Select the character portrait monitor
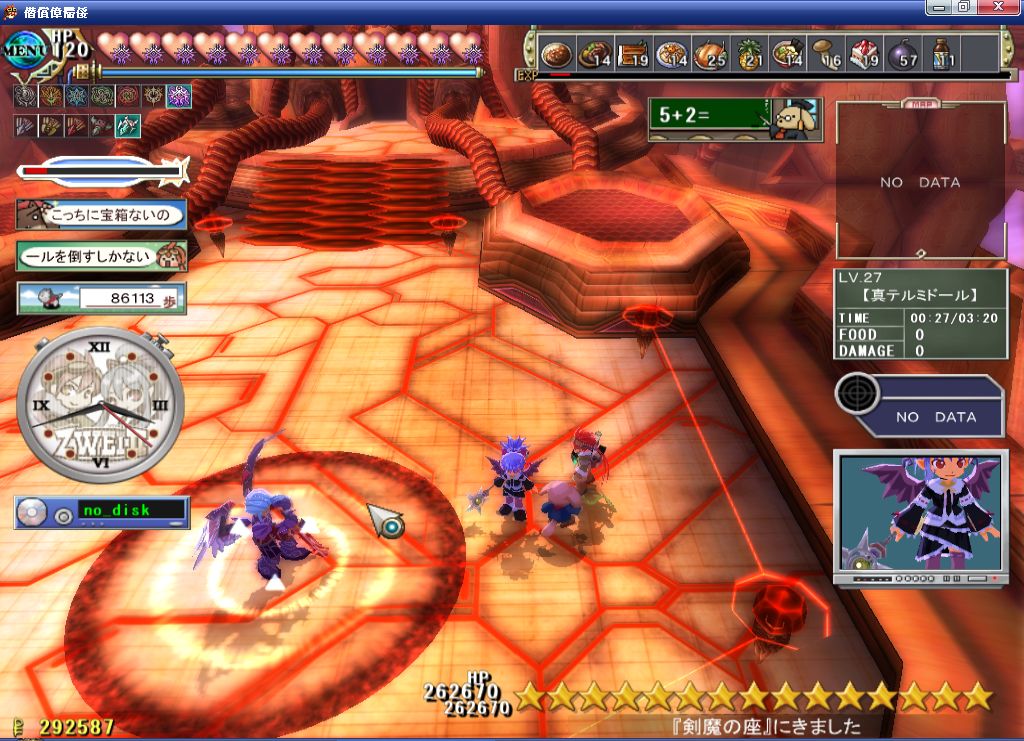The width and height of the screenshot is (1024, 741). (920, 514)
